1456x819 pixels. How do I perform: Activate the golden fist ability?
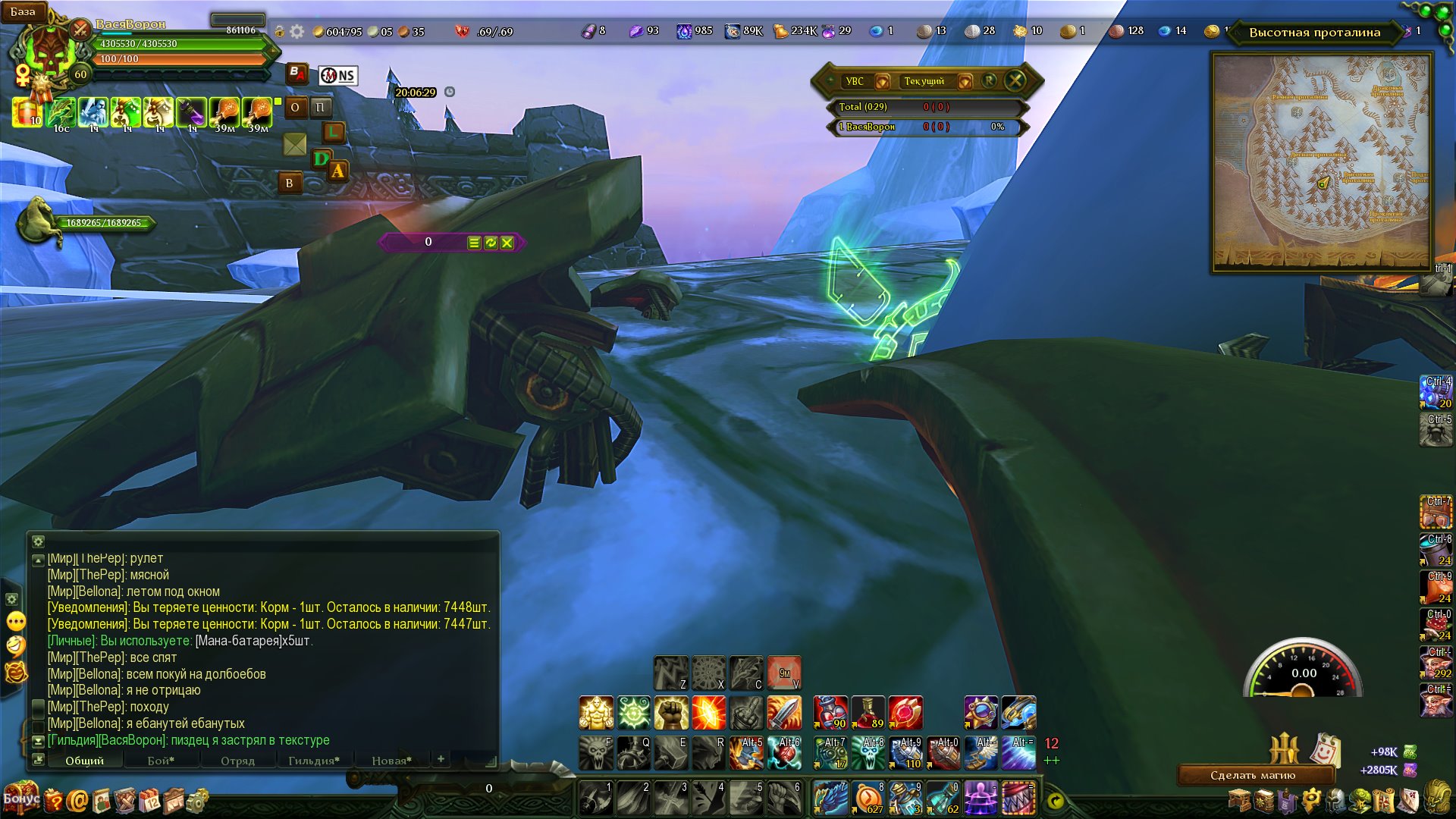(671, 713)
